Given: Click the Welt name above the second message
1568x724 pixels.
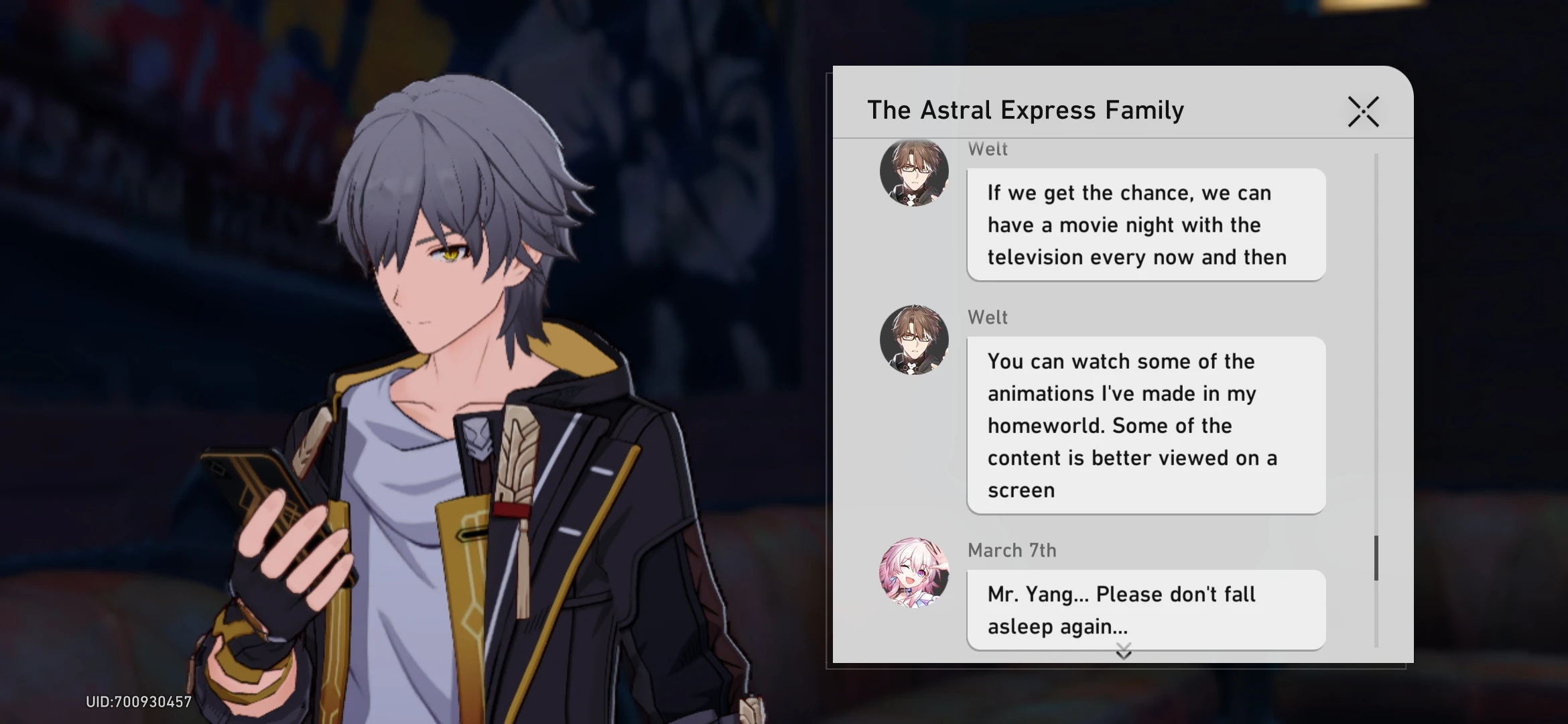Looking at the screenshot, I should point(988,317).
